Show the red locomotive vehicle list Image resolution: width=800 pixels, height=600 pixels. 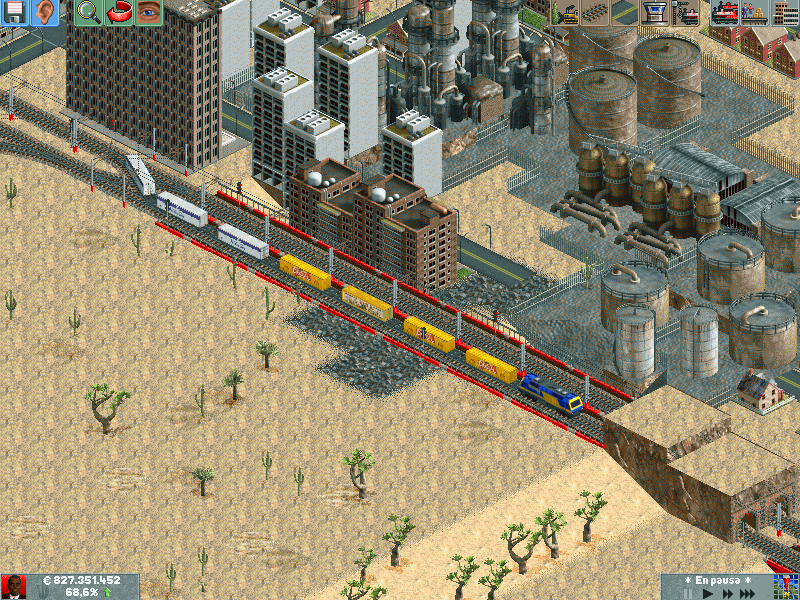coord(724,12)
